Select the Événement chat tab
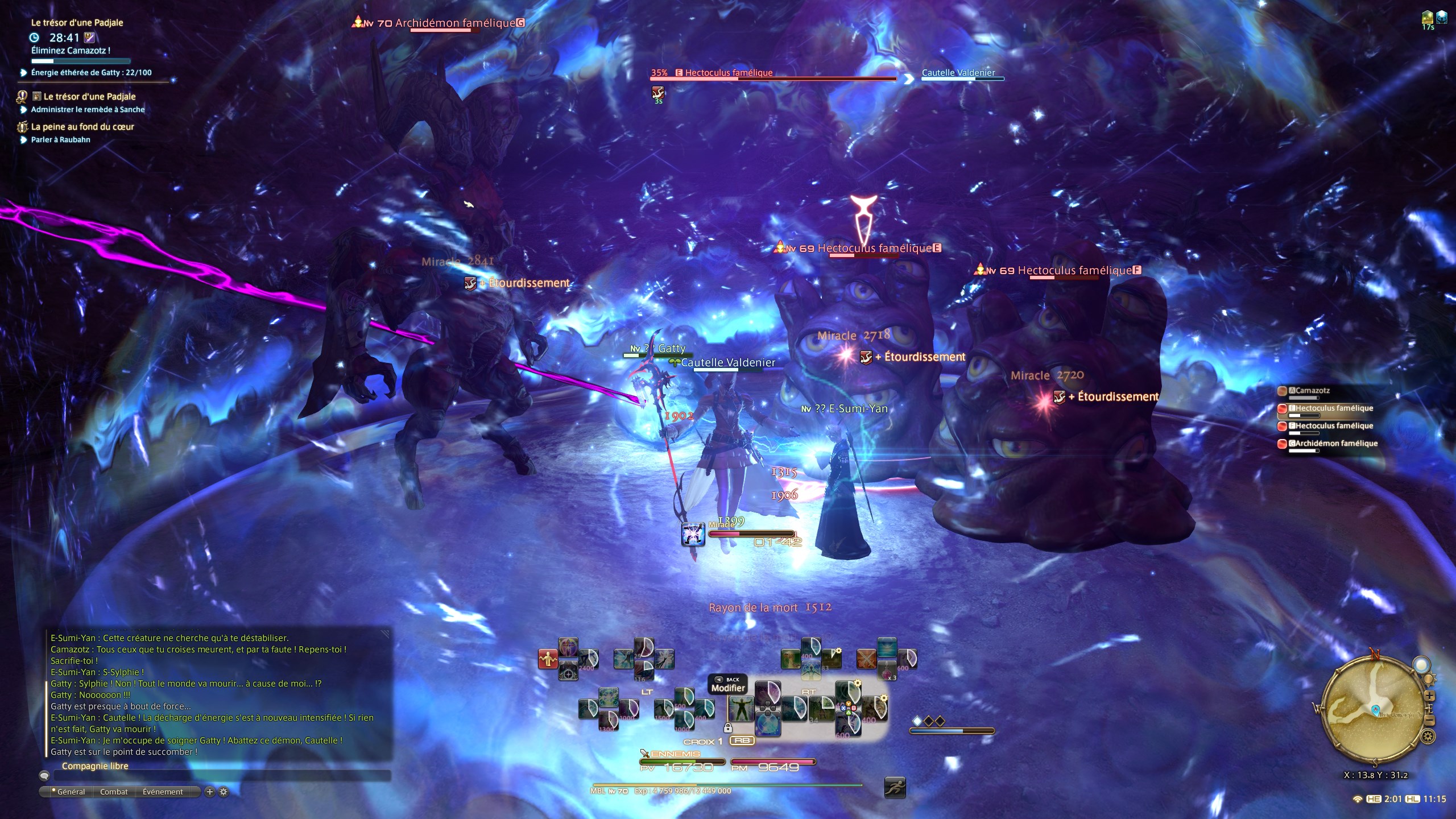 pos(163,792)
